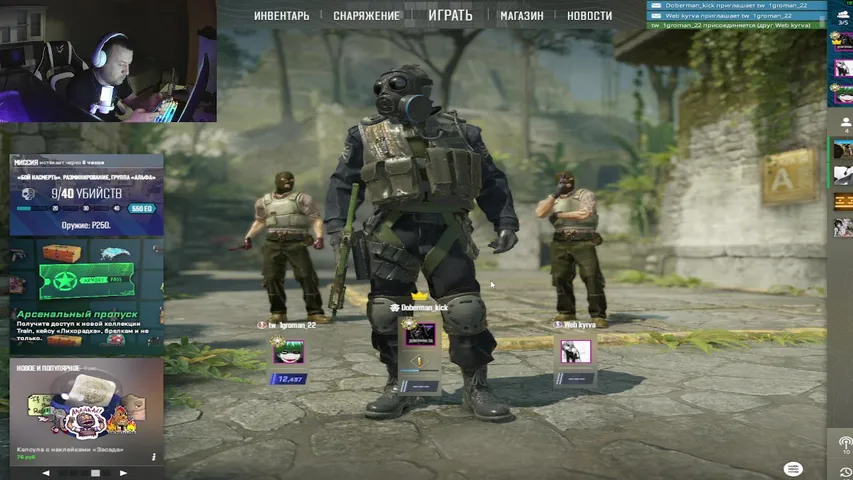Open the СНАРЯЖЕНИЕ (Loadout) menu
Viewport: 853px width, 480px height.
click(366, 16)
